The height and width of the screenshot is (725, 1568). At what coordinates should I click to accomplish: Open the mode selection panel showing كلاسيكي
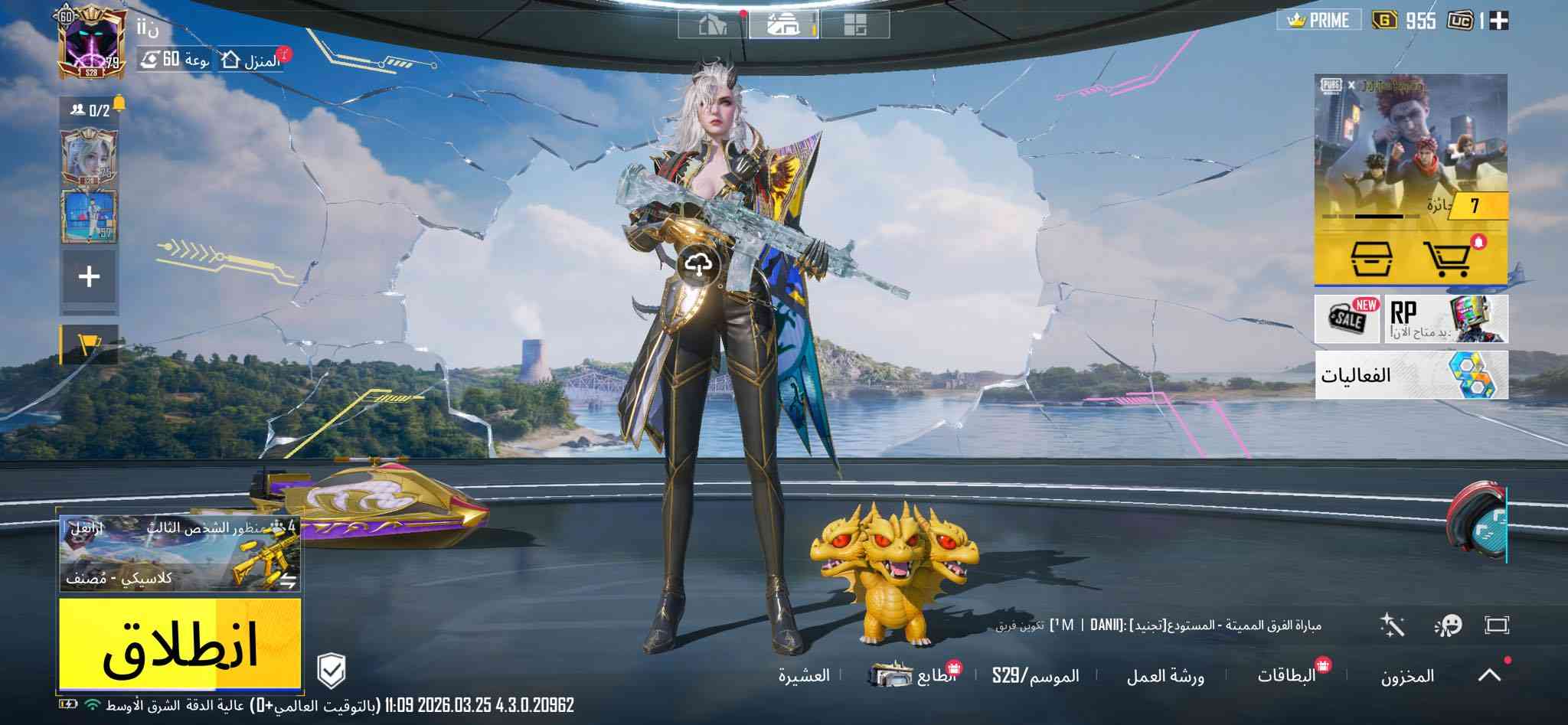click(180, 554)
